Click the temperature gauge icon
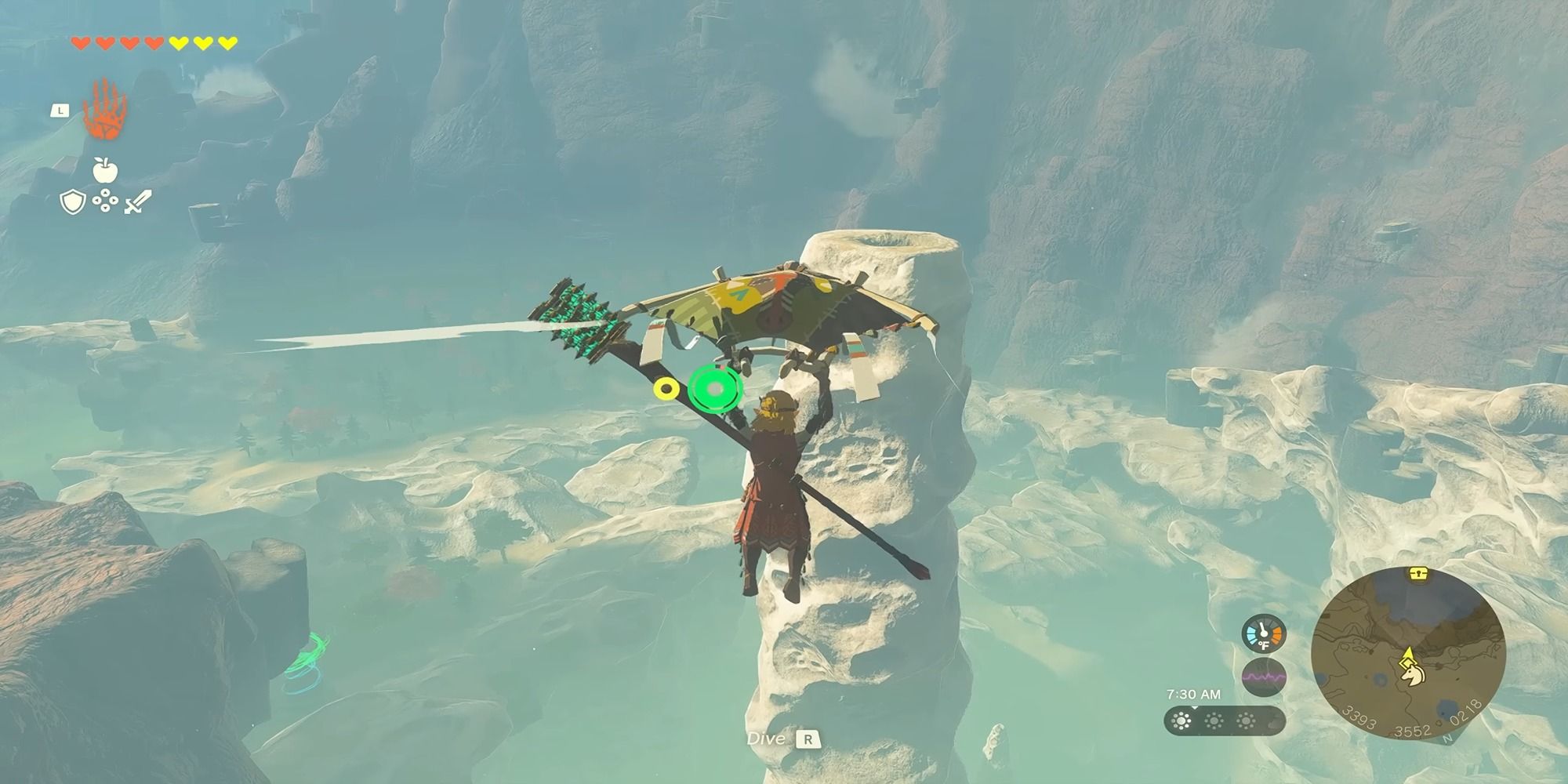The width and height of the screenshot is (1568, 784). click(x=1264, y=634)
